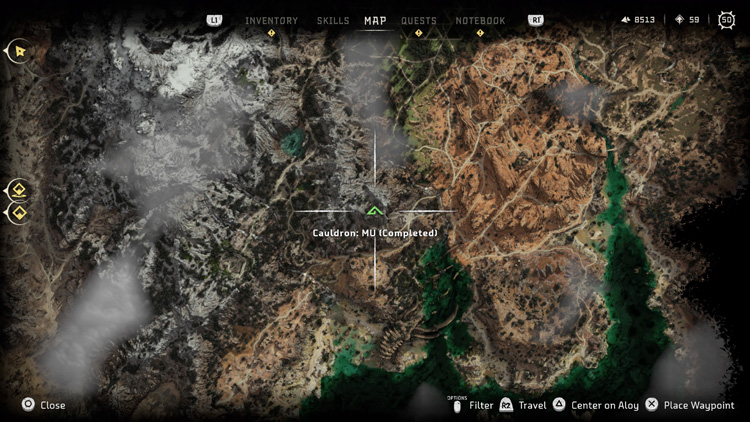
Task: Open the Inventory tab
Action: coord(271,20)
